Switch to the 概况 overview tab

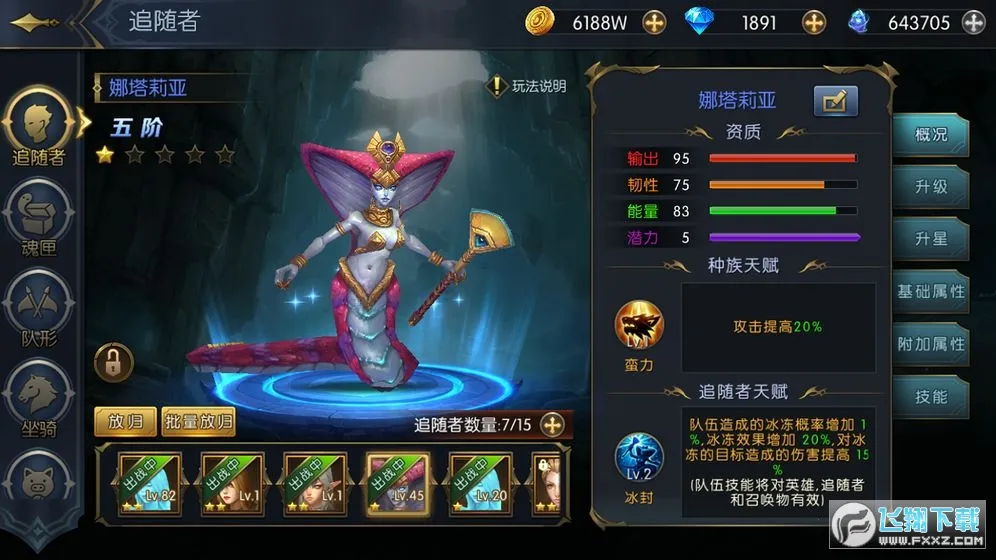[x=931, y=135]
